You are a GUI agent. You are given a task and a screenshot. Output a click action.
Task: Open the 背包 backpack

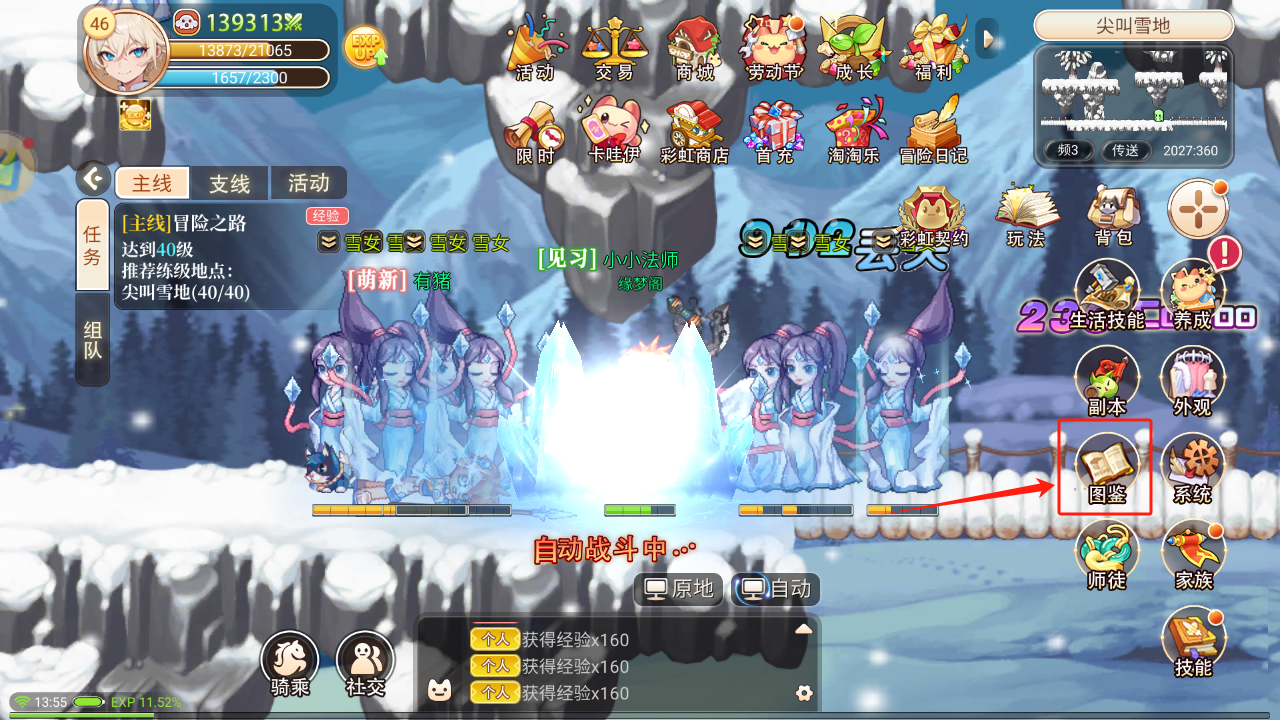point(1113,213)
